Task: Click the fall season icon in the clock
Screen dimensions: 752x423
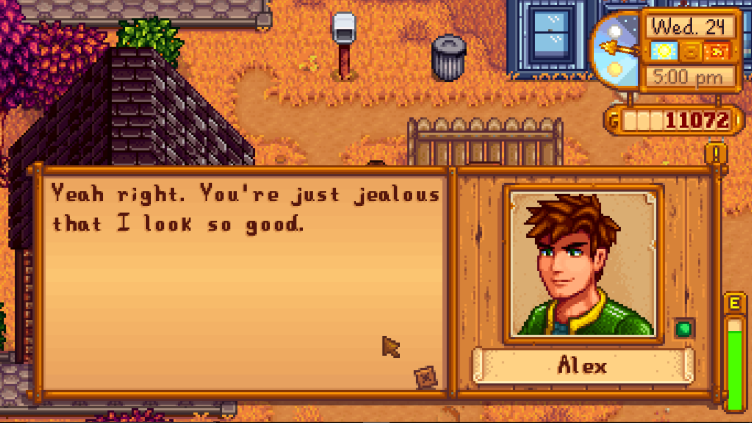Action: point(717,50)
